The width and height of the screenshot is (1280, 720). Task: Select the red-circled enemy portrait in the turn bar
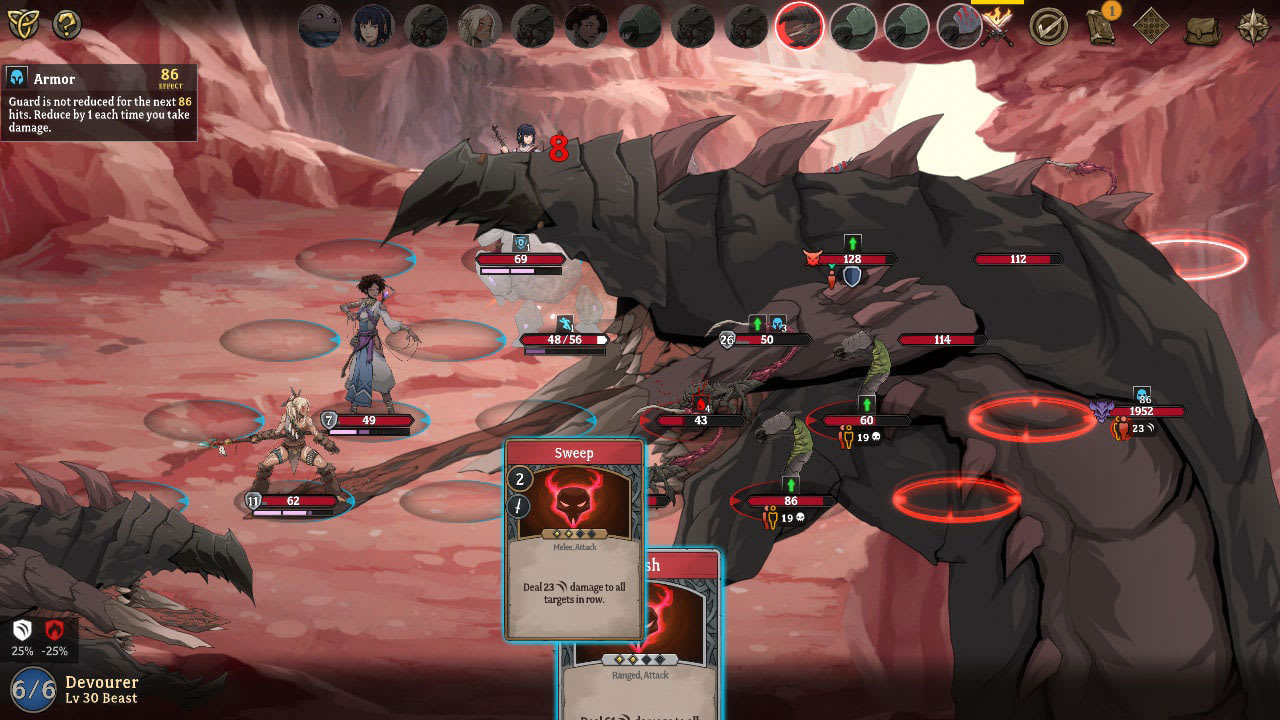(799, 26)
